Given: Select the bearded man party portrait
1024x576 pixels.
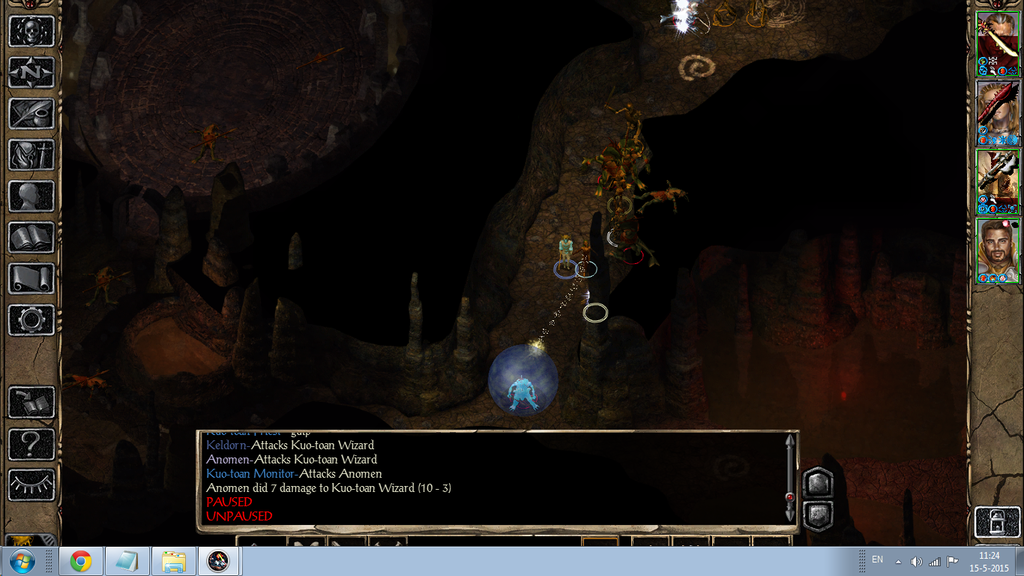Looking at the screenshot, I should point(997,248).
